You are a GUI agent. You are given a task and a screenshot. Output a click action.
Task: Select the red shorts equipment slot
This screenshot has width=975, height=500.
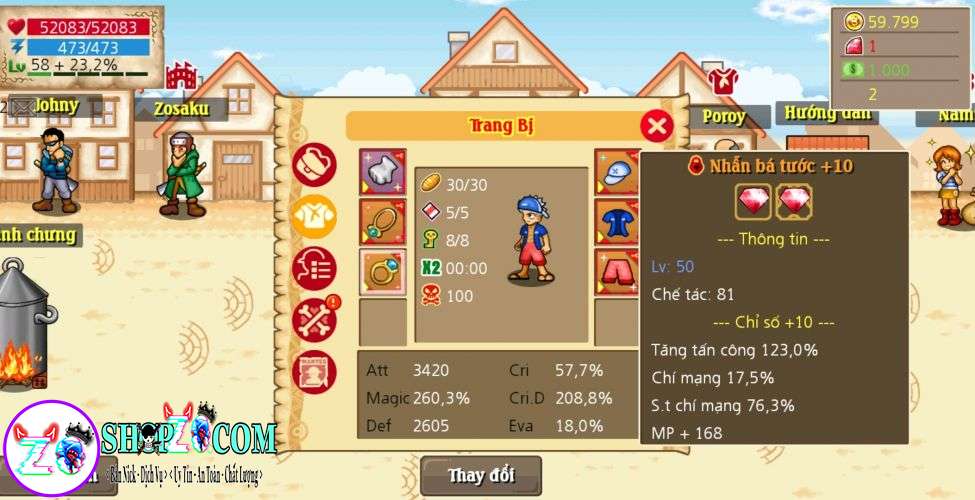point(618,272)
